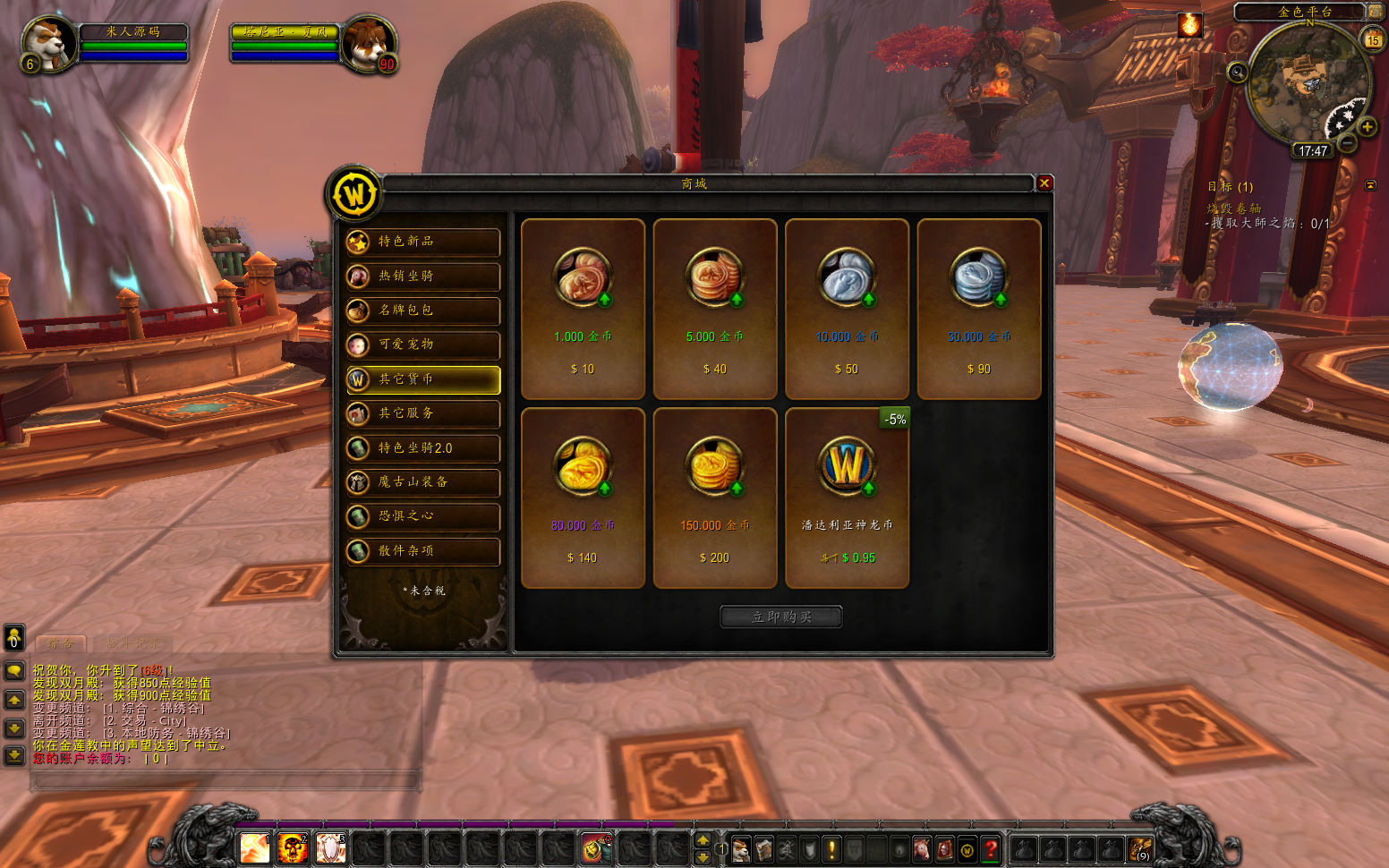The height and width of the screenshot is (868, 1389).
Task: Switch to the 综合 chat tab
Action: (x=61, y=643)
